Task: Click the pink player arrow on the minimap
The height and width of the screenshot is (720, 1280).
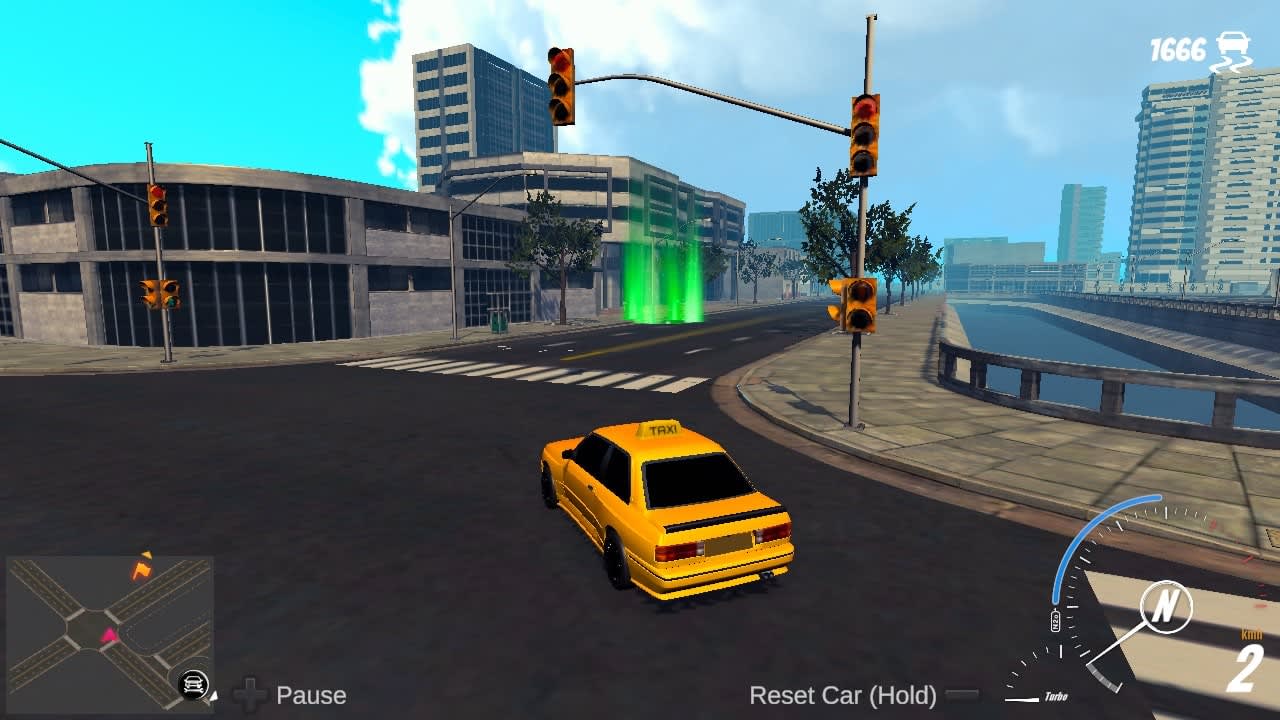Action: [108, 635]
